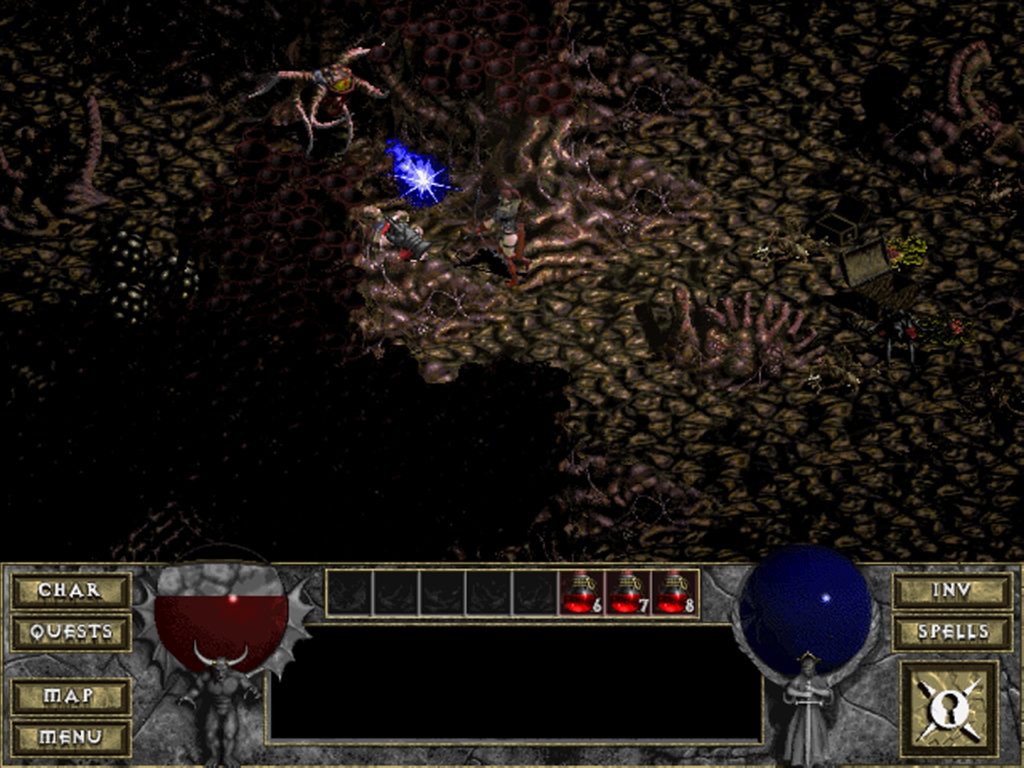Viewport: 1024px width, 768px height.
Task: Select the active spell icon
Action: [x=949, y=708]
